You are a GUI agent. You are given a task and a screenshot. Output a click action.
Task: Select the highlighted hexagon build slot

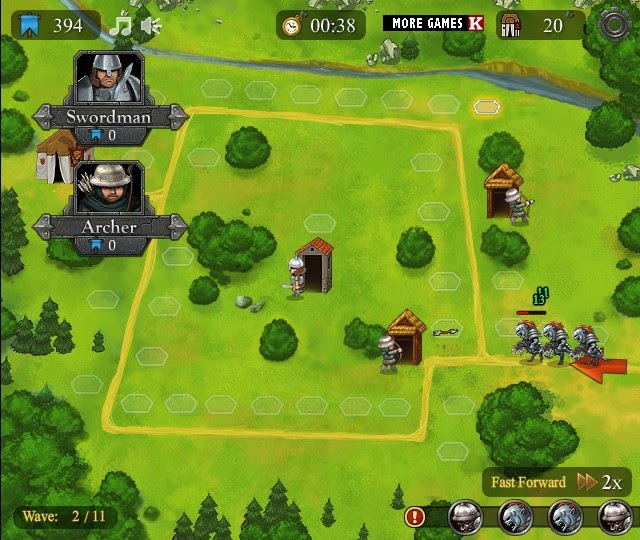tap(486, 106)
